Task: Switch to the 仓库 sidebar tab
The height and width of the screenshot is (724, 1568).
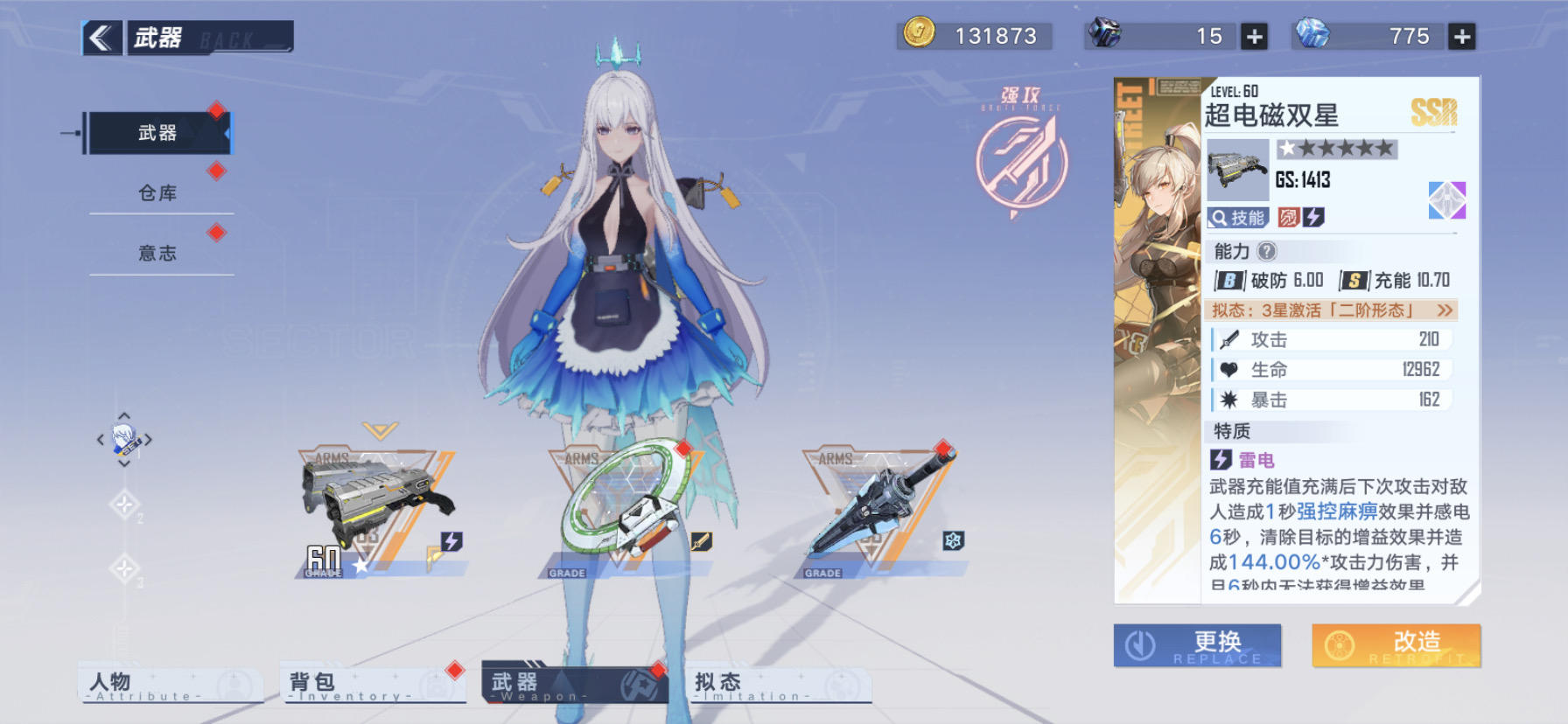Action: 160,193
